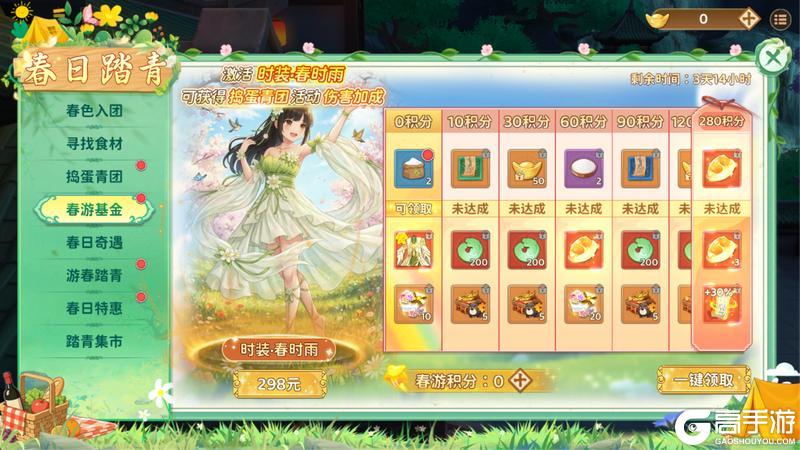Select the 60积分 purple bowl reward
This screenshot has width=800, height=450.
point(584,168)
